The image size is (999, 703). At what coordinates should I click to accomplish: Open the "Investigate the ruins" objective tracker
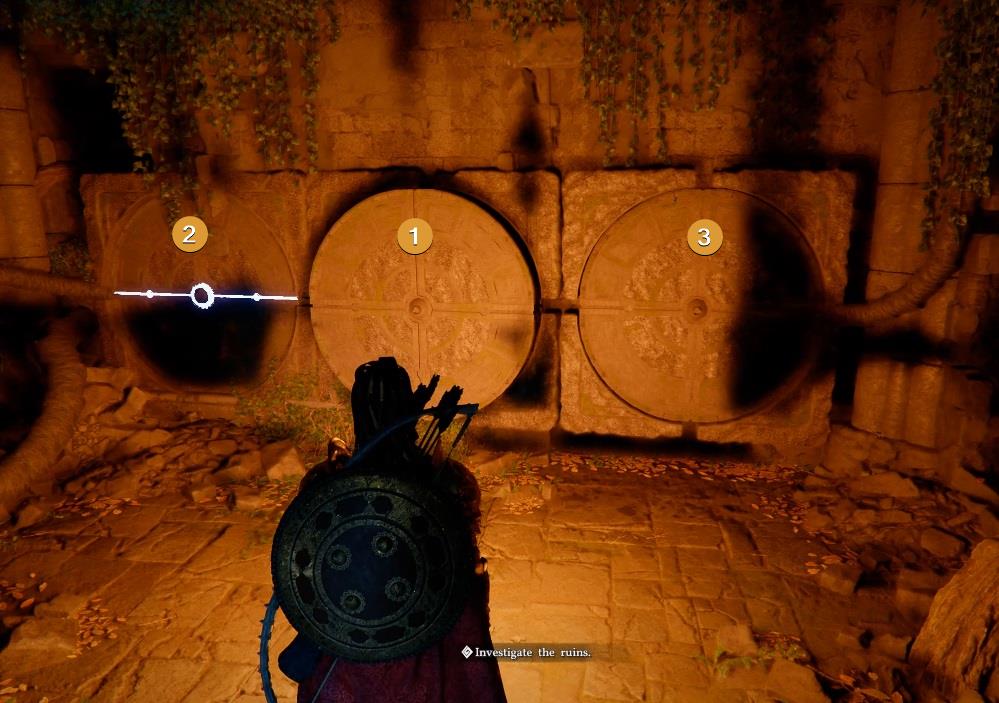pos(526,652)
